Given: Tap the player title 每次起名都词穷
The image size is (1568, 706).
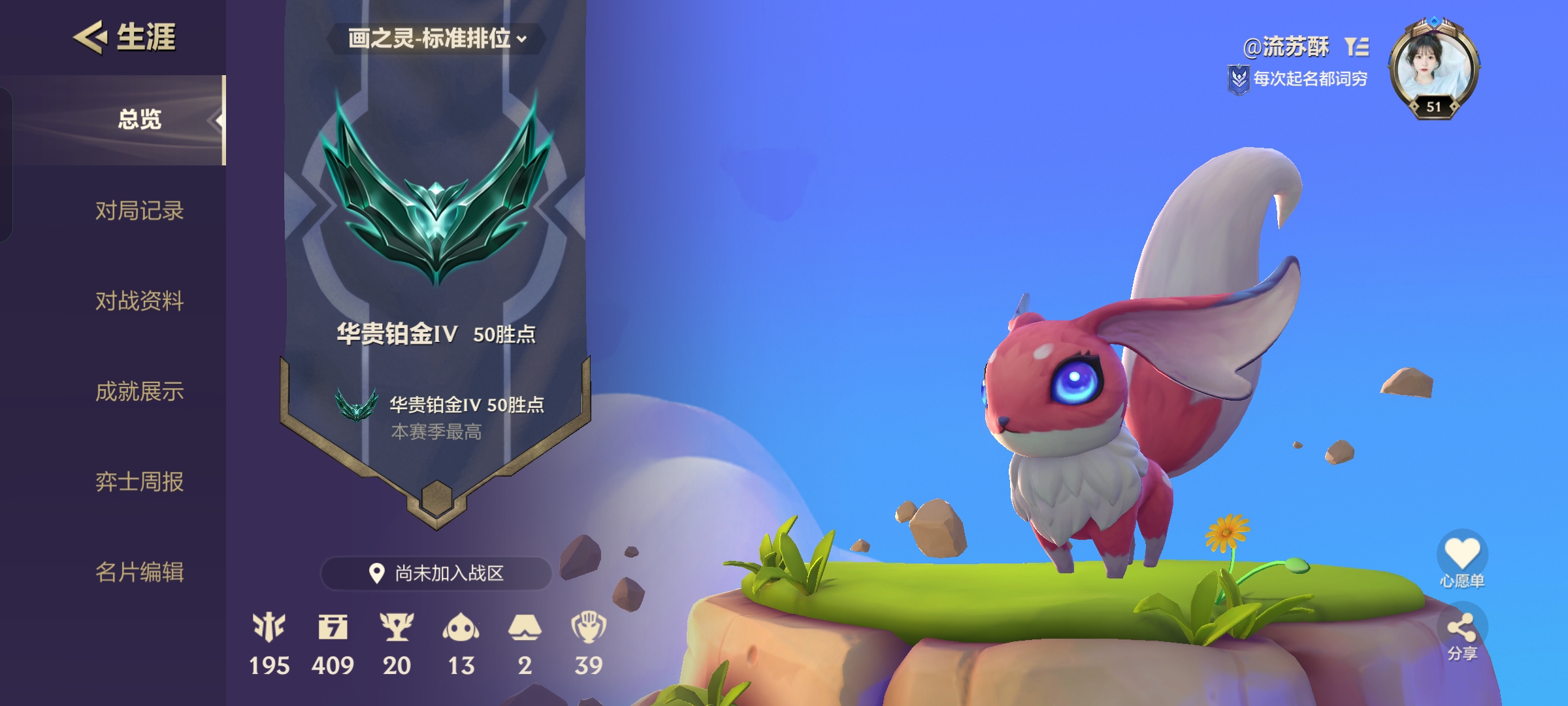Looking at the screenshot, I should pyautogui.click(x=1309, y=79).
